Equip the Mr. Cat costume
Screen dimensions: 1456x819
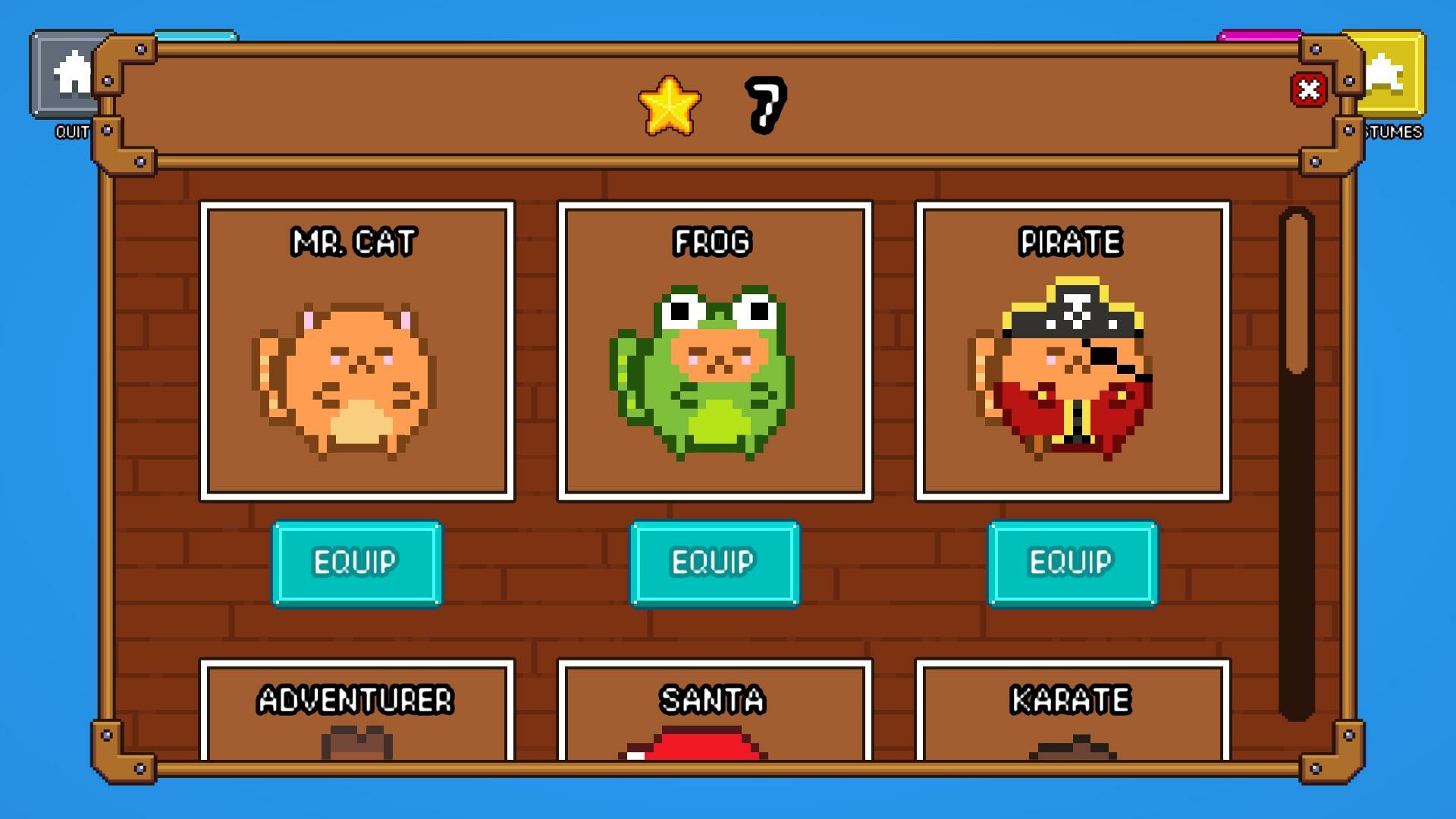(x=356, y=563)
